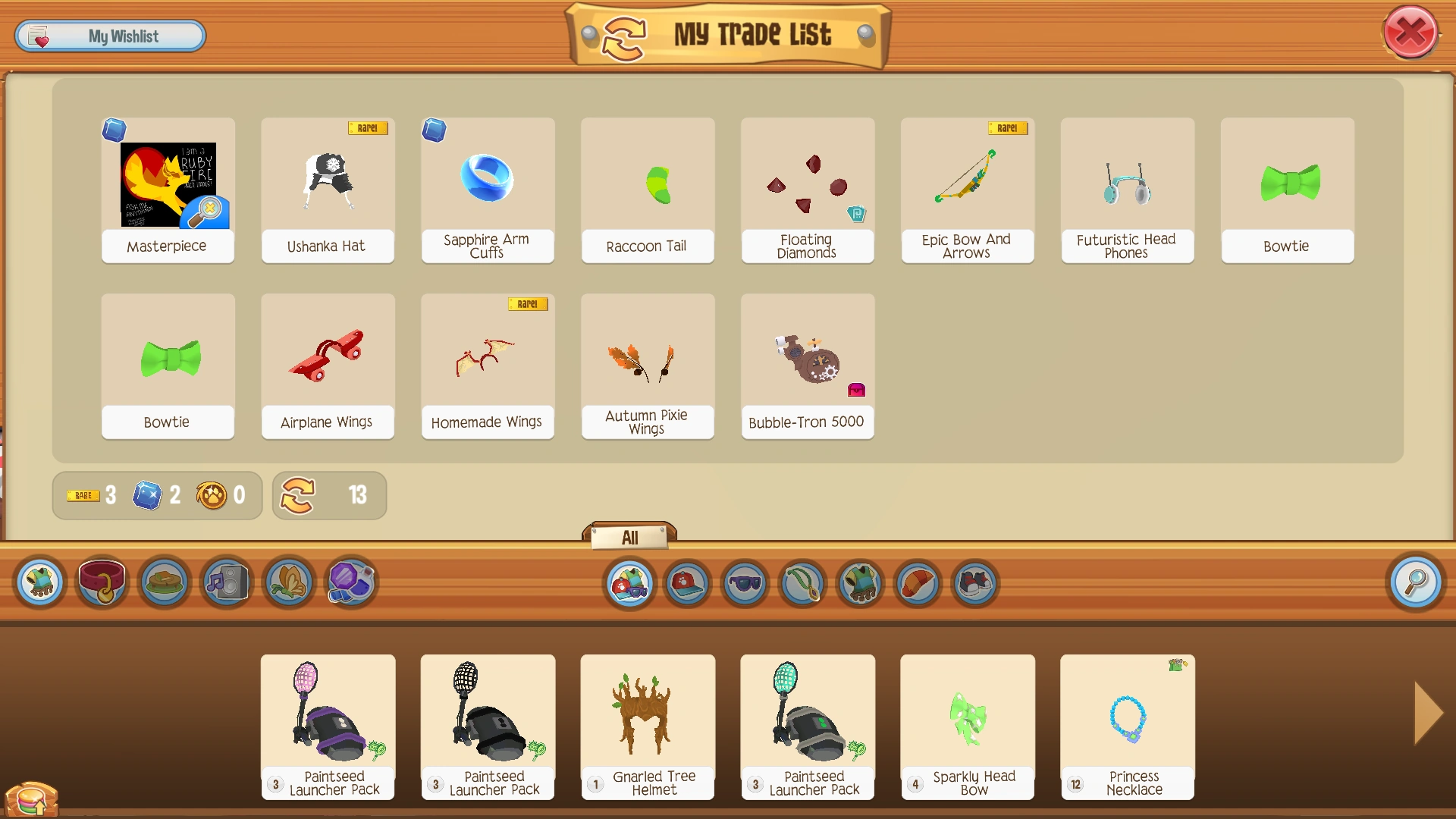Viewport: 1456px width, 819px height.
Task: Remove Raccoon Tail from trade list
Action: tap(647, 190)
